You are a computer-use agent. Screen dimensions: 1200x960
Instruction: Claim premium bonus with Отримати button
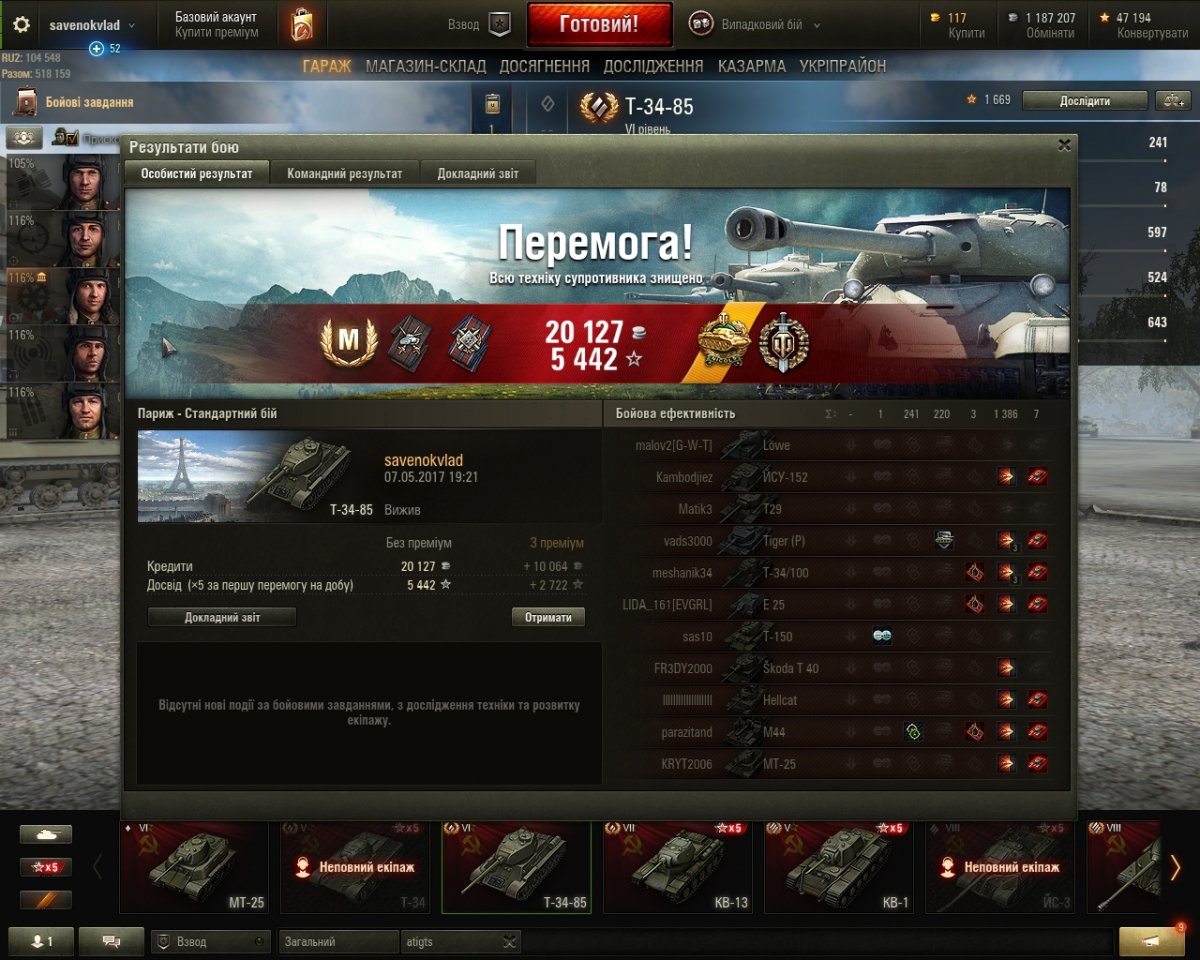point(548,618)
